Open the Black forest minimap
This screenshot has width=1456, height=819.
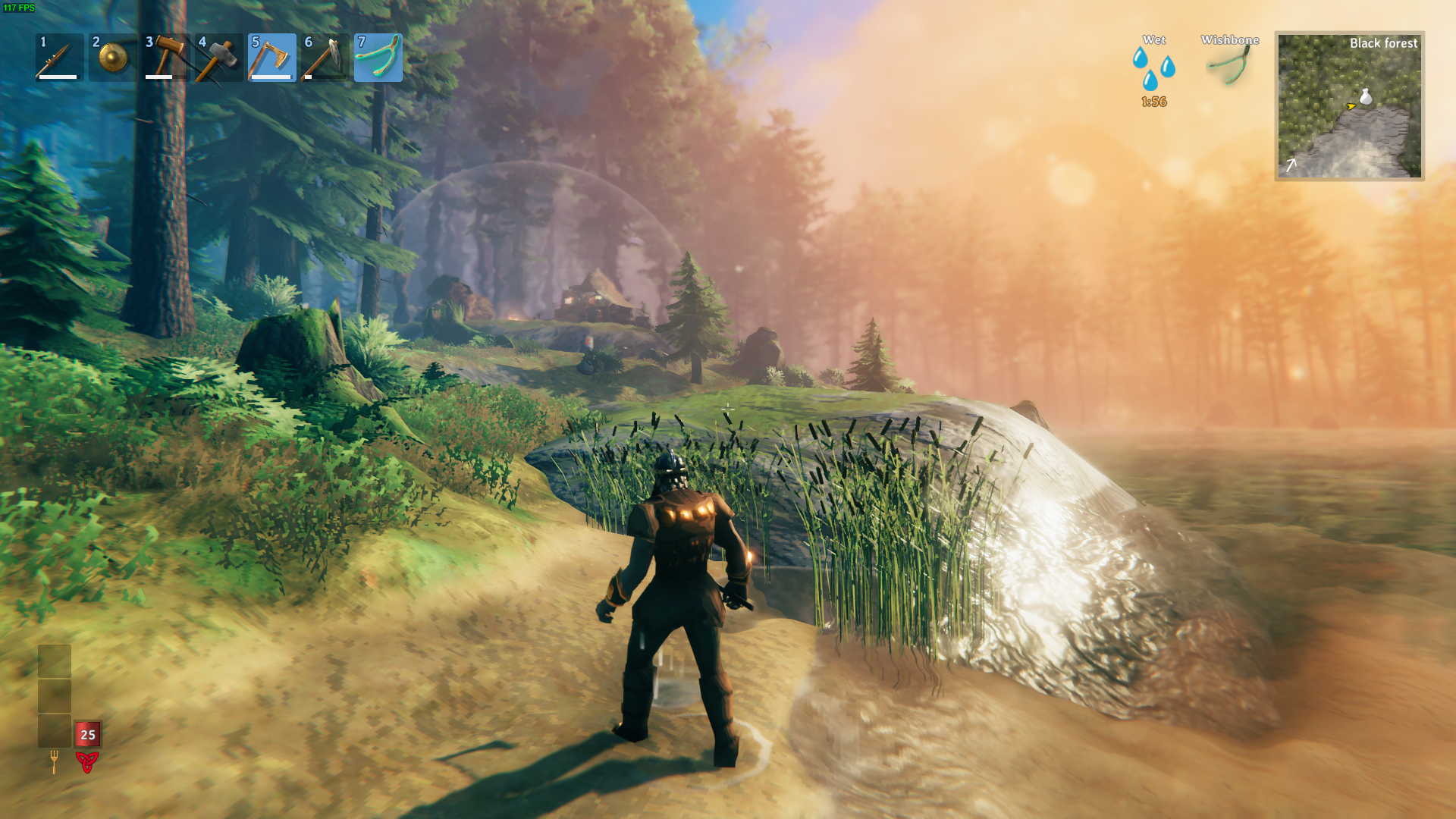[1349, 106]
